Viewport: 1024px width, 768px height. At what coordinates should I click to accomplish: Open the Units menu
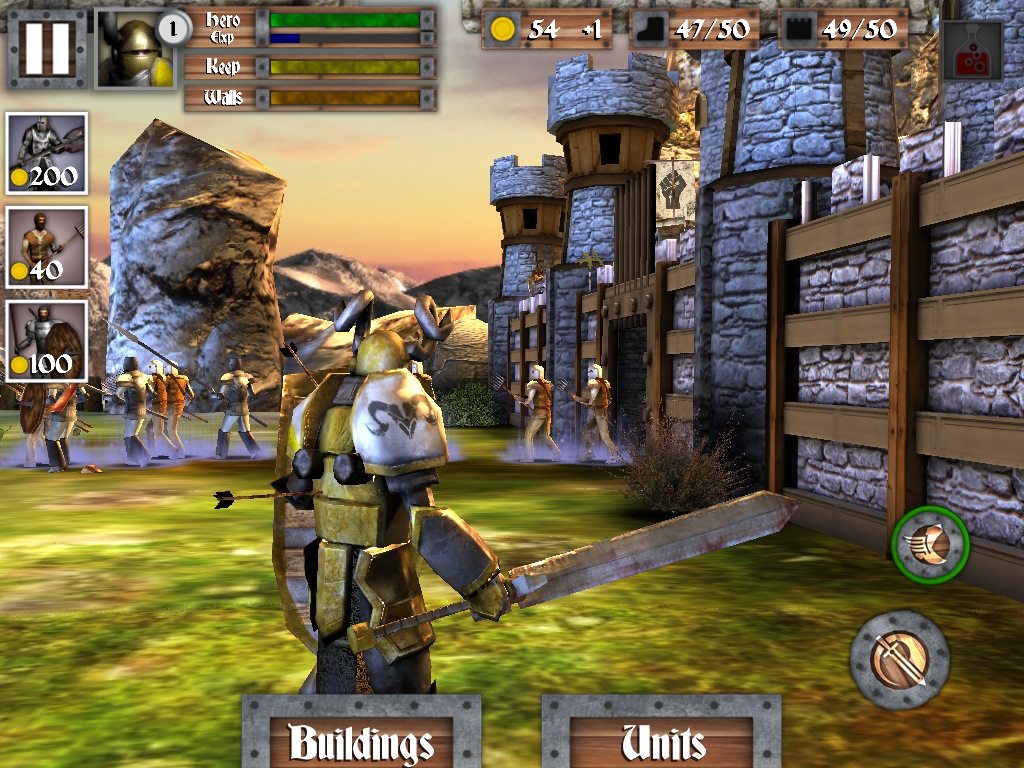coord(661,736)
